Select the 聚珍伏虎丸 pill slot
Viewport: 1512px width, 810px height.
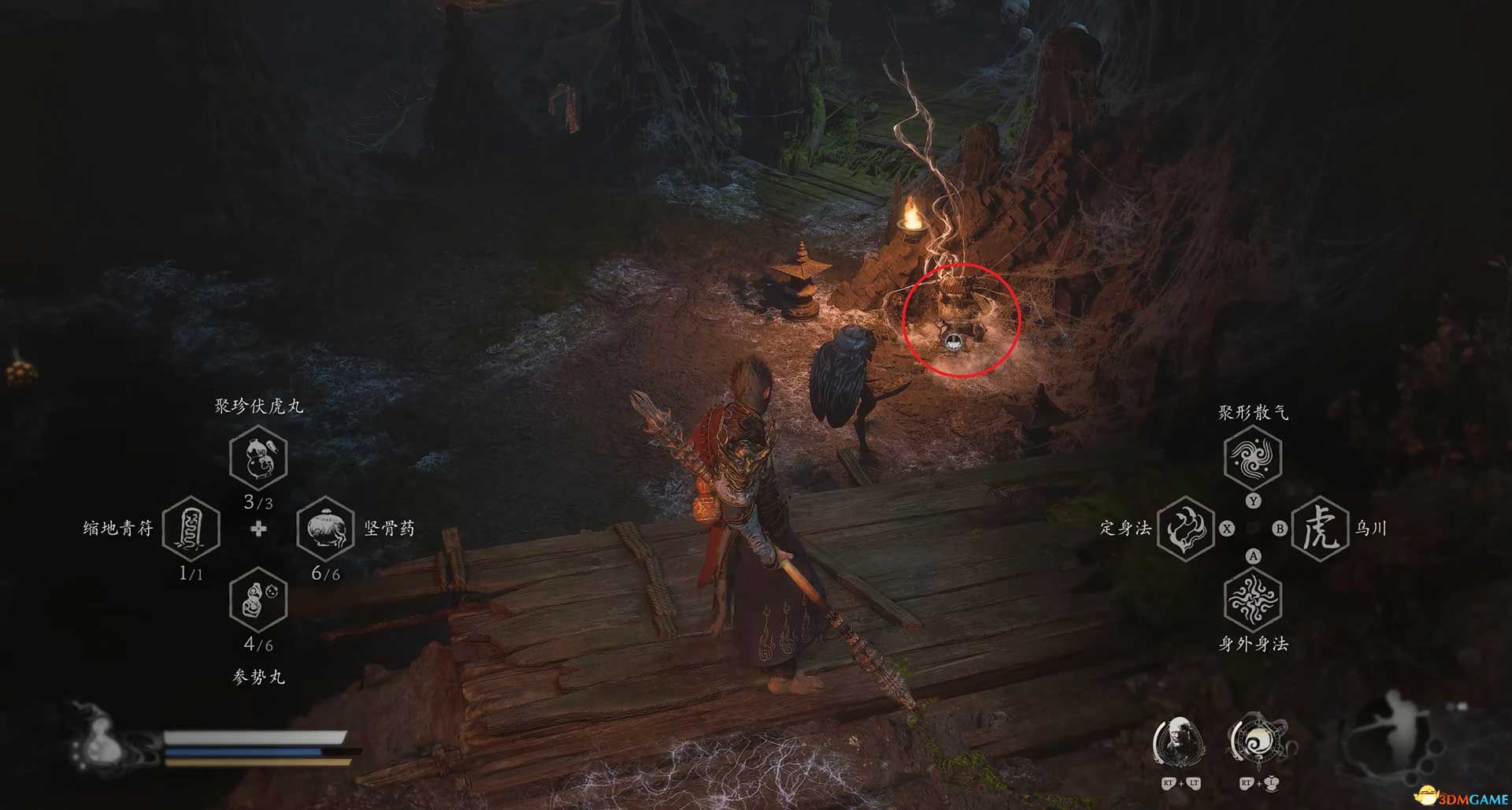point(258,458)
